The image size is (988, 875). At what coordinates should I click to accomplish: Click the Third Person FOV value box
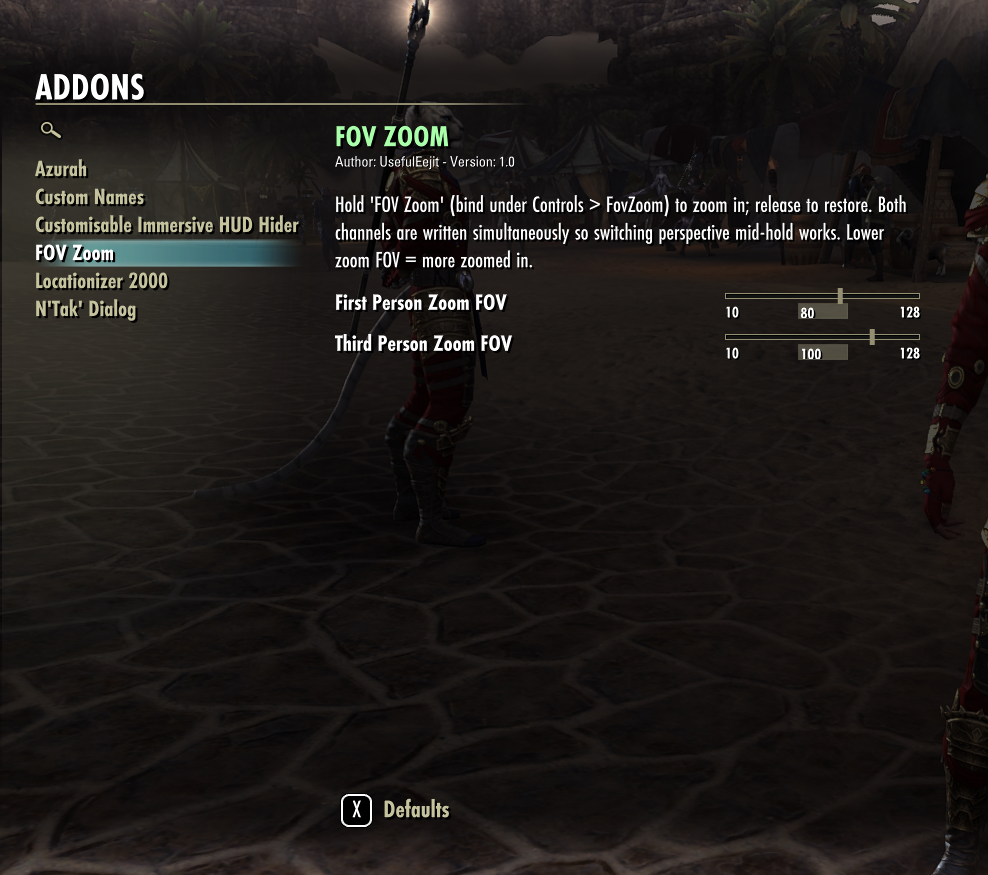tap(822, 354)
